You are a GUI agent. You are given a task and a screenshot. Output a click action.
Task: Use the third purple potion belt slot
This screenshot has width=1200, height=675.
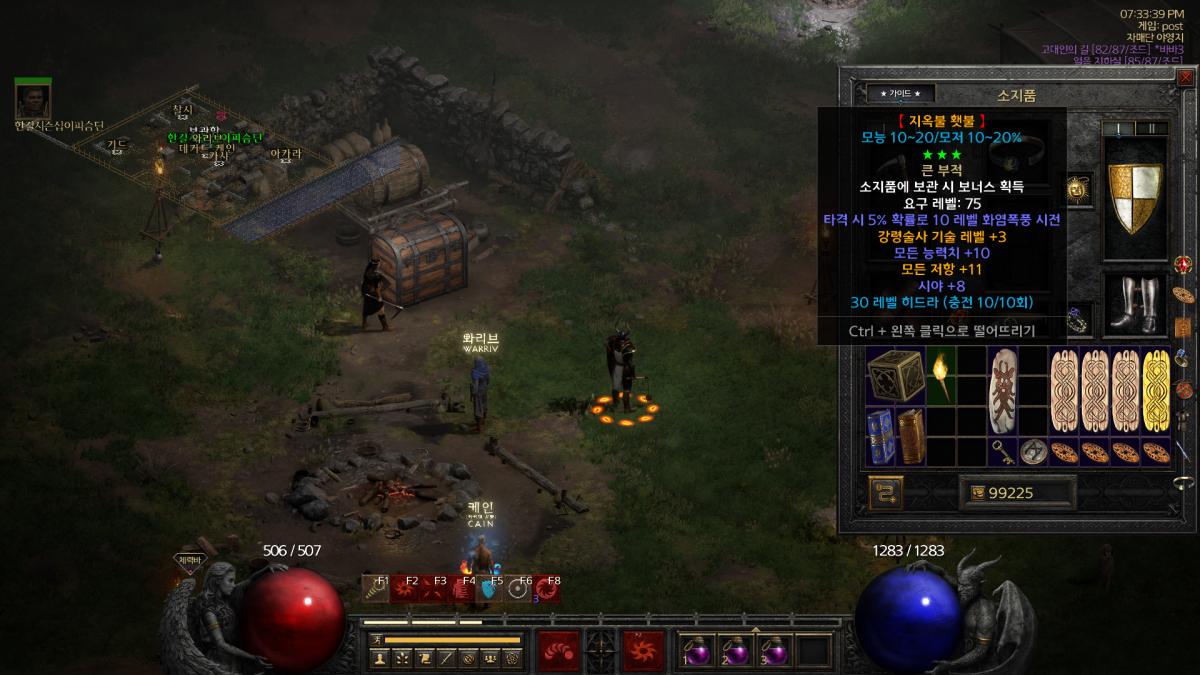click(774, 651)
